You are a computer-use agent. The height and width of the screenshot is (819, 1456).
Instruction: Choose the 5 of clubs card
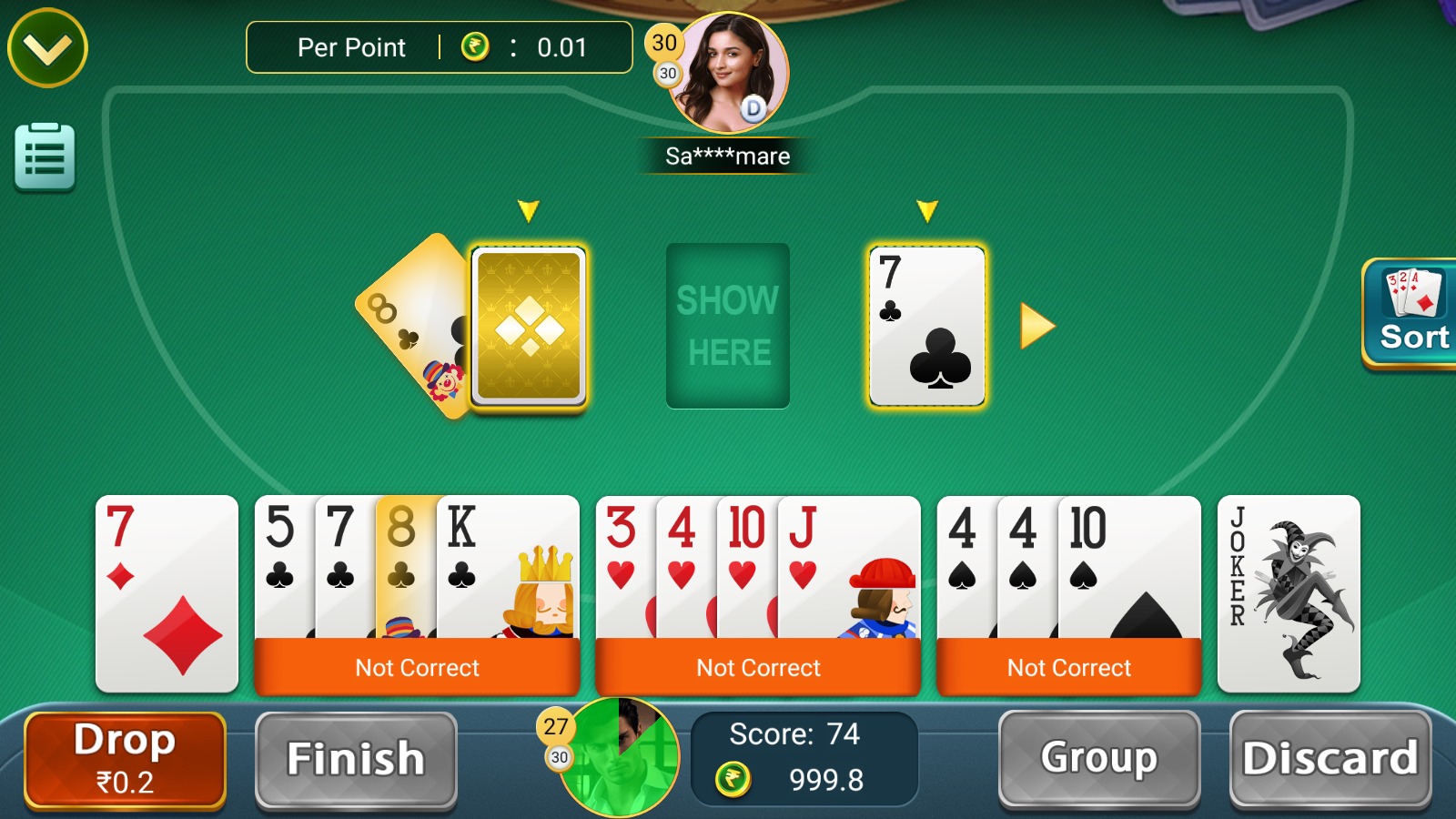(x=282, y=564)
